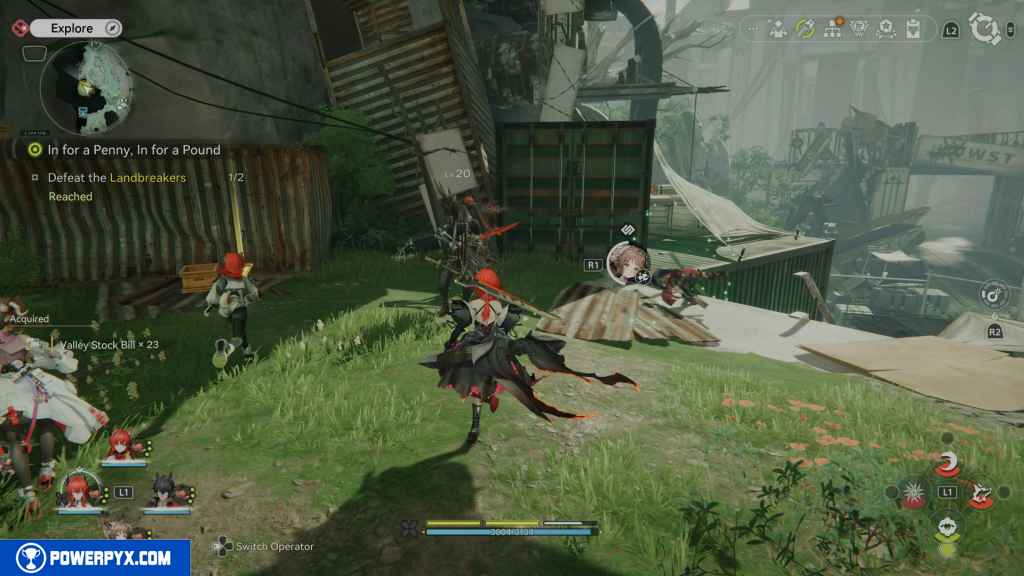
Task: Trigger the brown-haired operator combo portrait
Action: pos(628,262)
